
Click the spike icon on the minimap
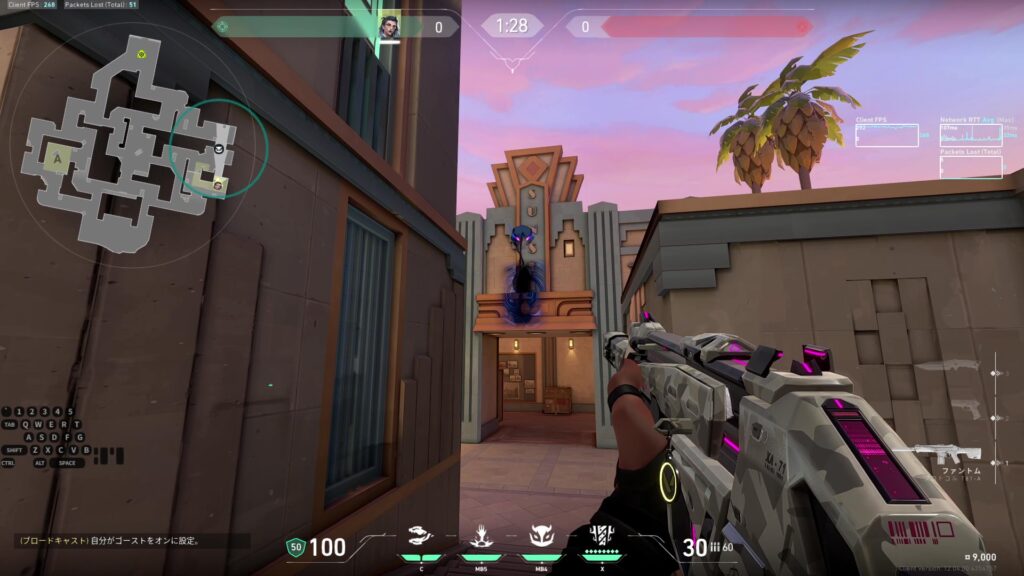[142, 54]
